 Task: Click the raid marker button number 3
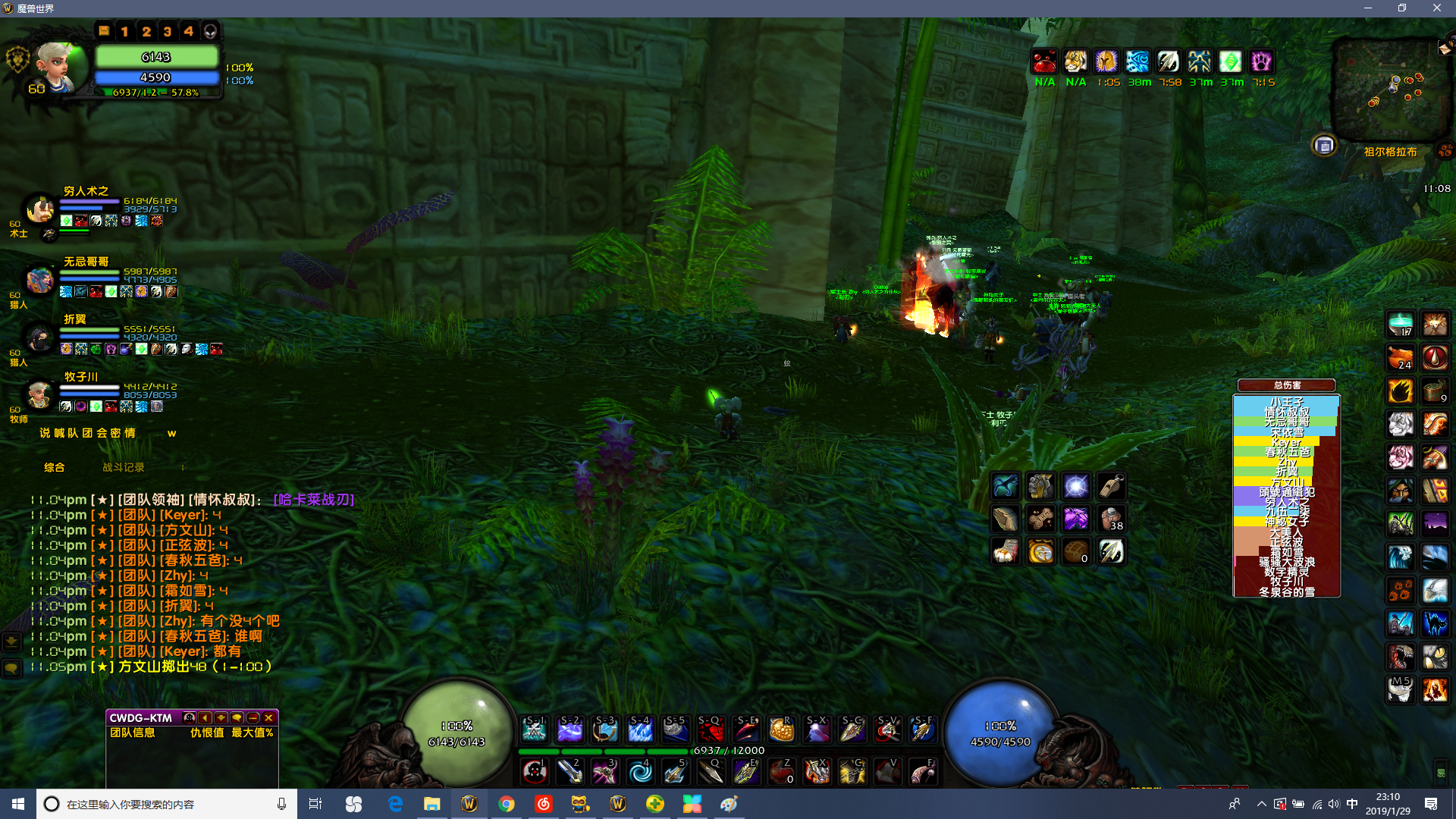pos(168,31)
